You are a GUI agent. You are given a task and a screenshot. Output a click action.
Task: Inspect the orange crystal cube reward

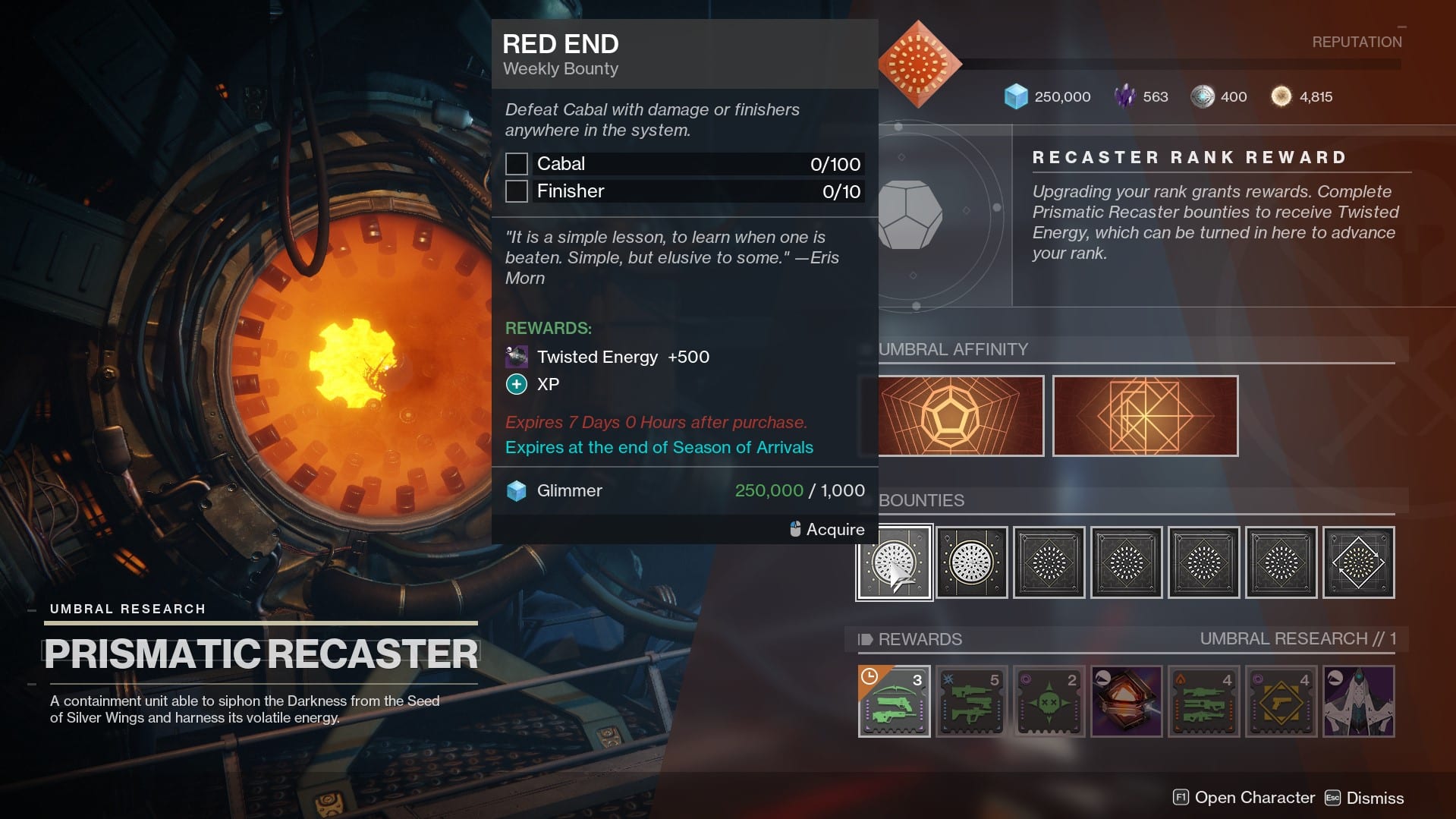pos(1126,701)
